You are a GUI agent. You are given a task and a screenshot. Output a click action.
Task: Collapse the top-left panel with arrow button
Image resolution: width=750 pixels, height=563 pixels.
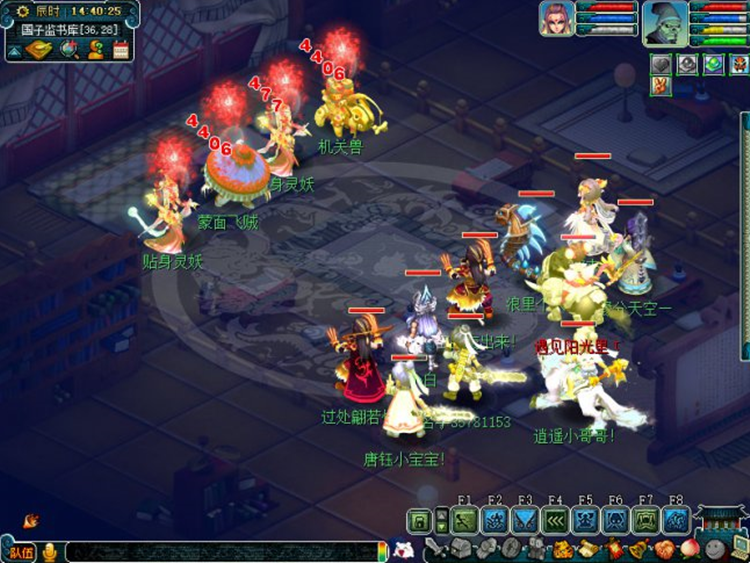point(16,49)
